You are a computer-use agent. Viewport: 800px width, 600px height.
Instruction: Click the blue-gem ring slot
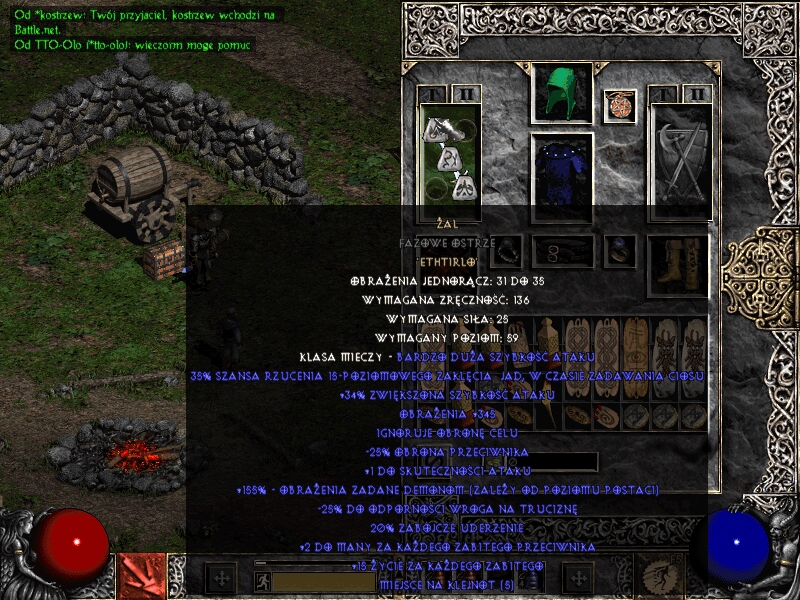[x=622, y=248]
